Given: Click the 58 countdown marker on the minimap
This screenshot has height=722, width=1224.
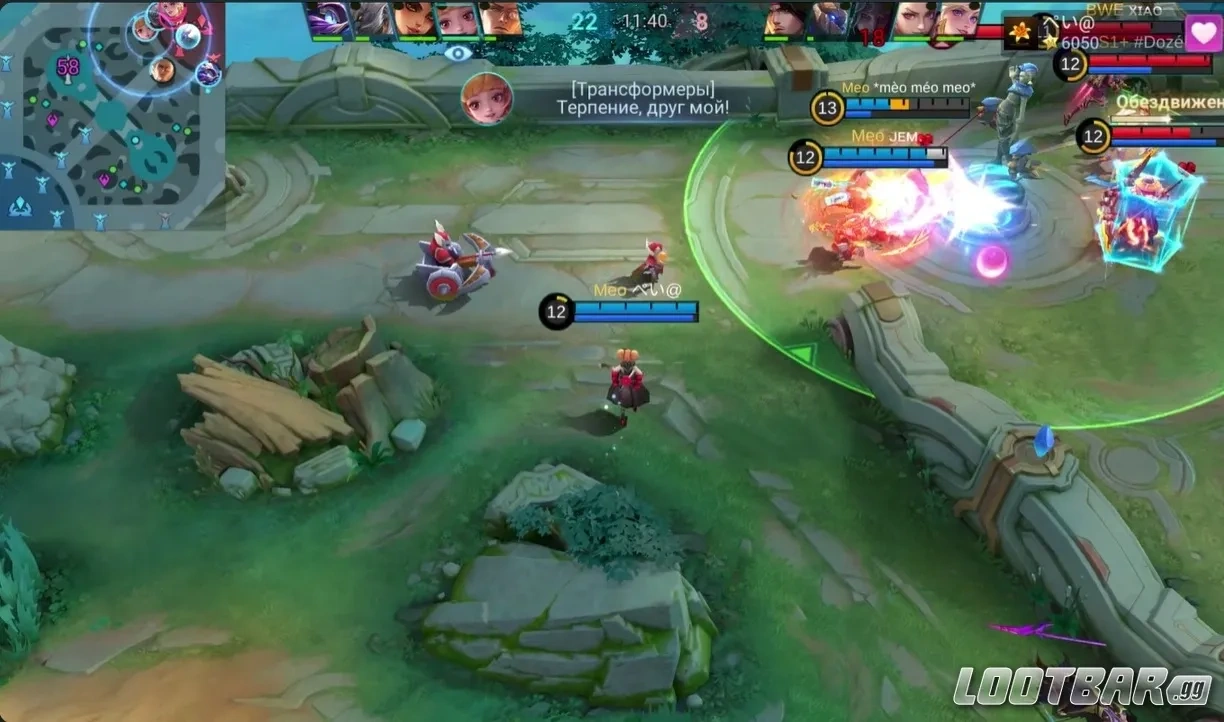Looking at the screenshot, I should pyautogui.click(x=68, y=67).
